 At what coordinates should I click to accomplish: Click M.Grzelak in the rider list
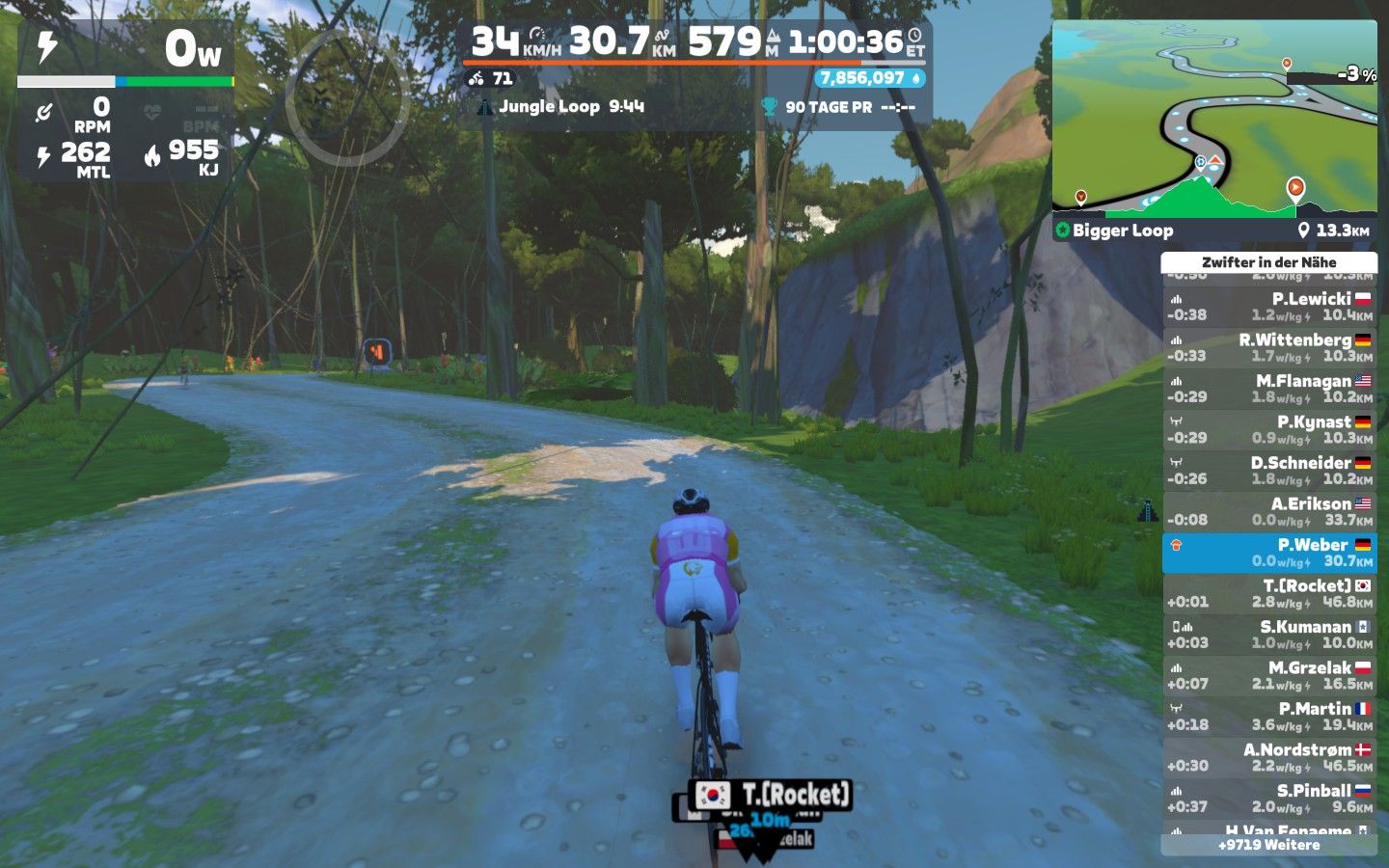1268,676
